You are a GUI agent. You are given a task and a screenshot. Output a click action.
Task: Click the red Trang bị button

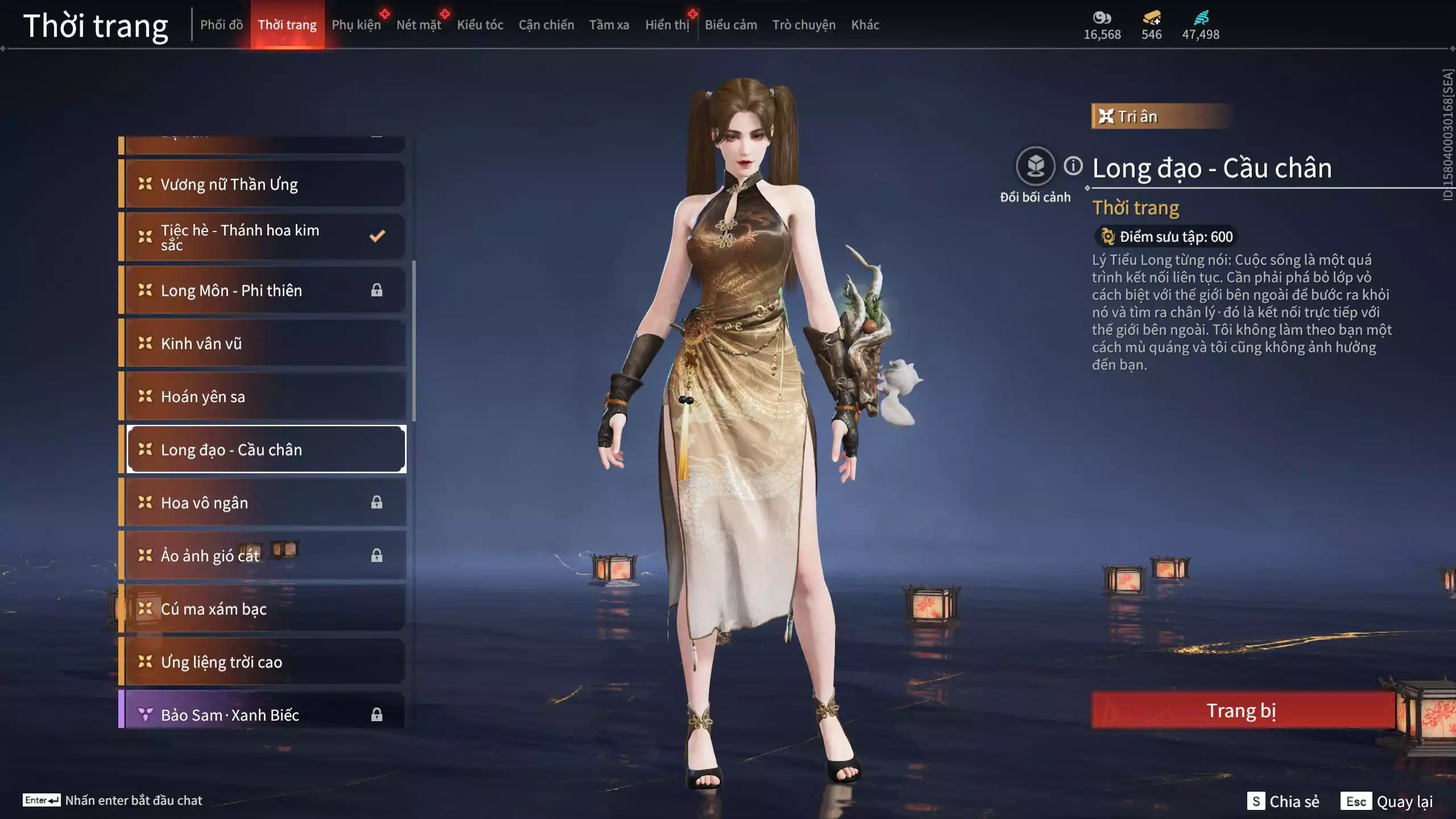tap(1241, 710)
